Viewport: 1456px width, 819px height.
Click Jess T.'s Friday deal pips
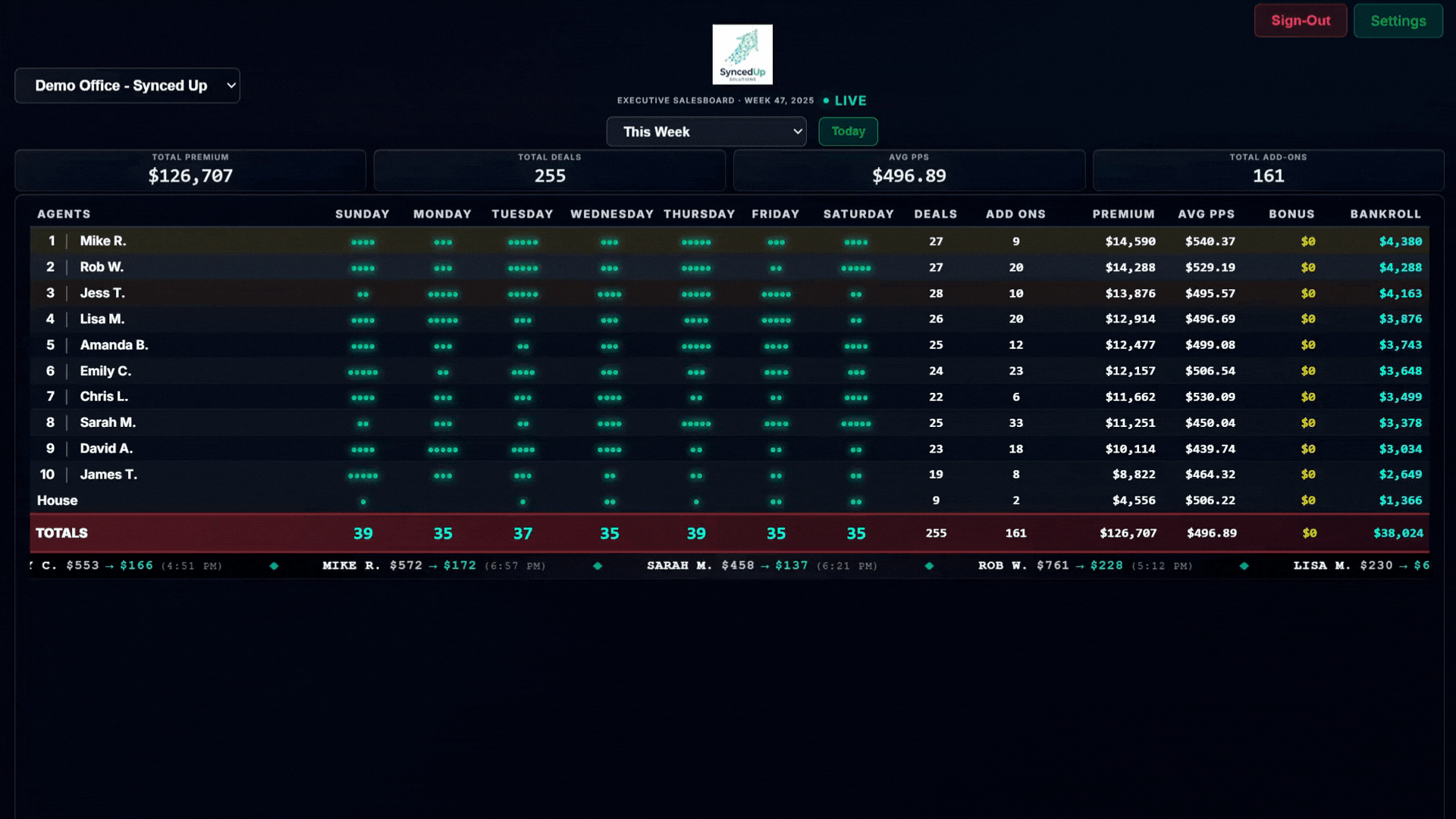coord(776,293)
